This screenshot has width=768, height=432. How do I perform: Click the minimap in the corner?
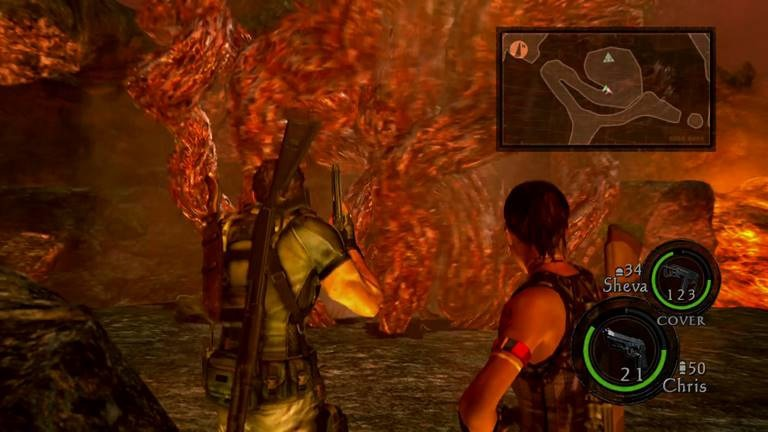point(605,89)
